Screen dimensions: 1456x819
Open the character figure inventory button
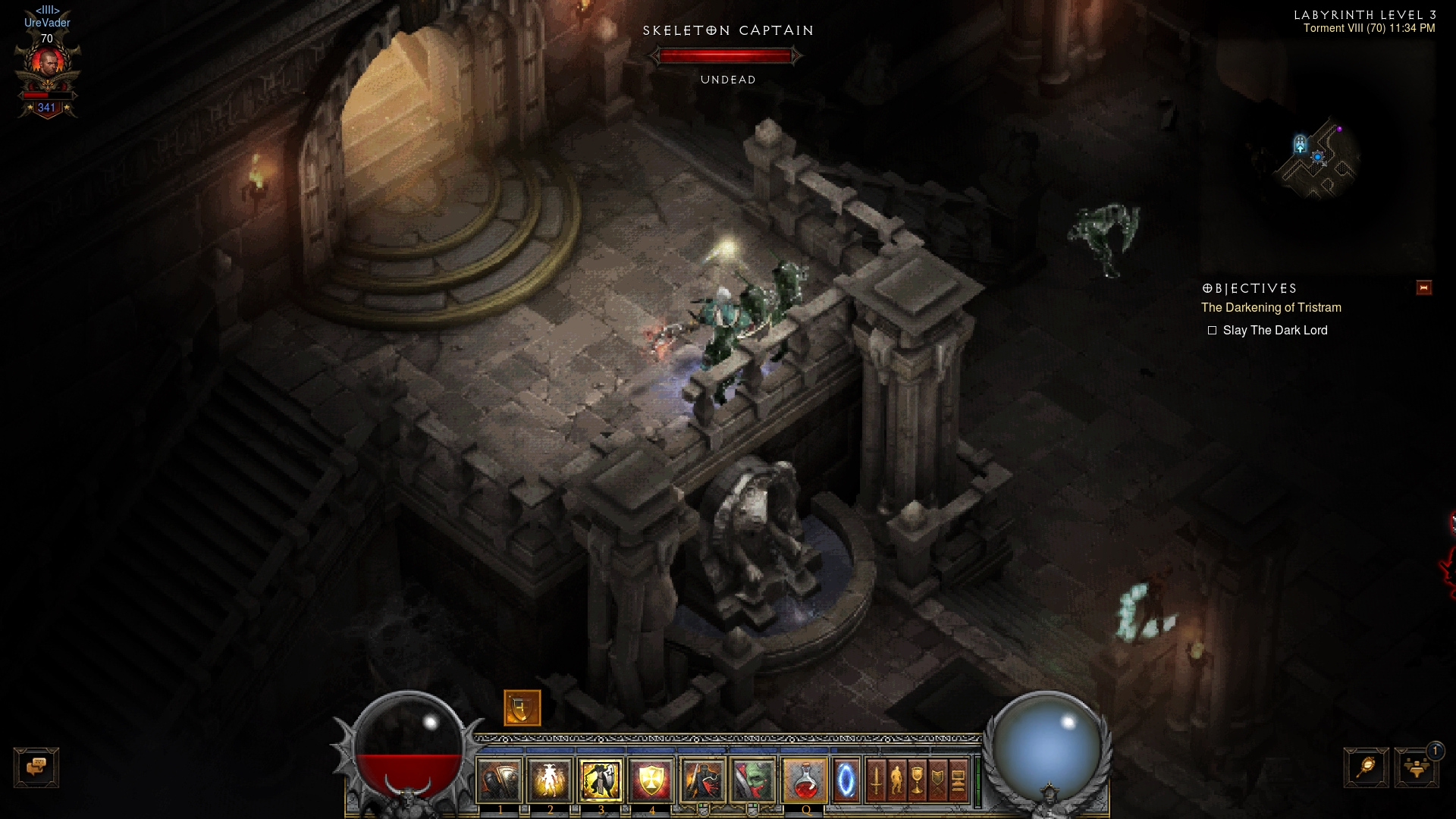[x=896, y=780]
